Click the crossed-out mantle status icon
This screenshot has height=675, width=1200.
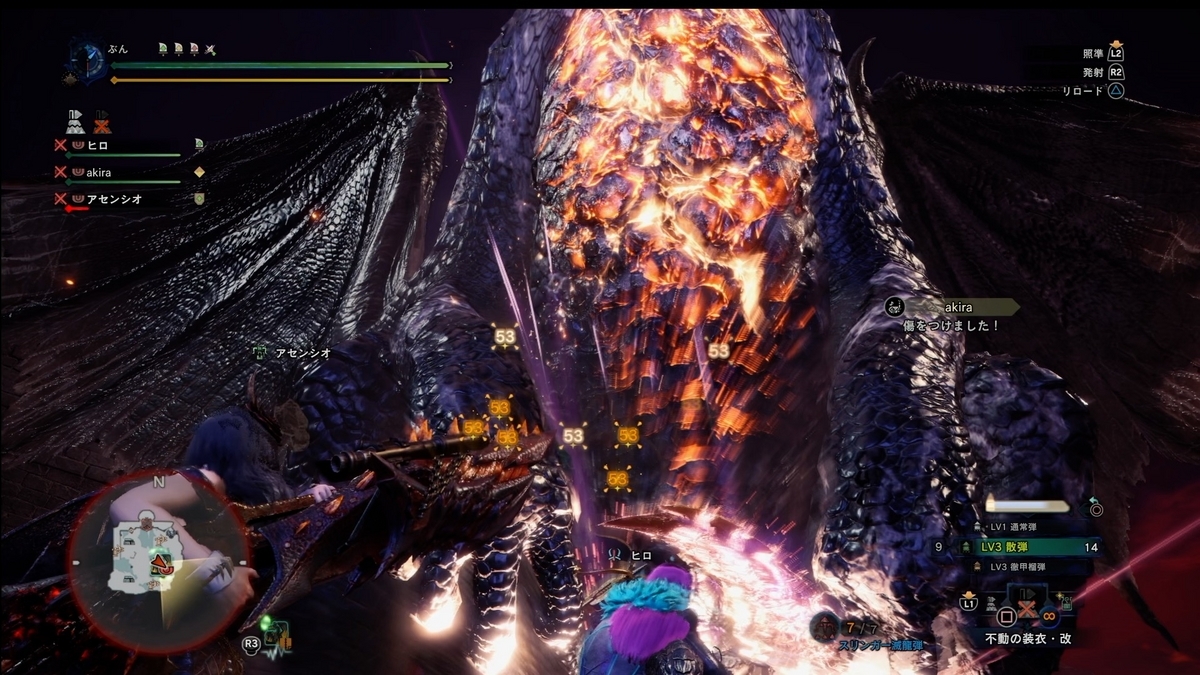(x=102, y=122)
